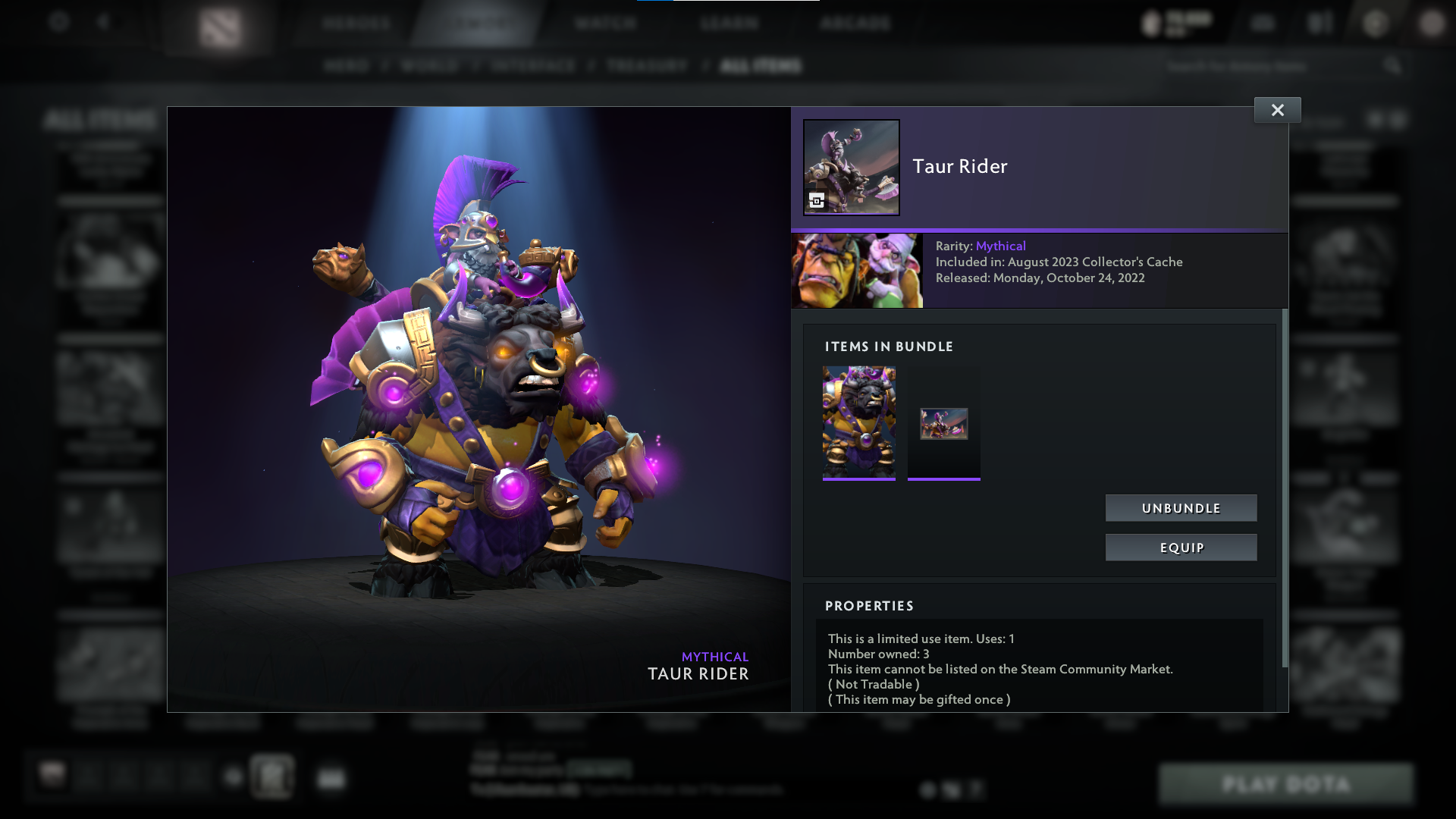Viewport: 1456px width, 819px height.
Task: Select the Taur Rider item icon in header
Action: [x=851, y=168]
